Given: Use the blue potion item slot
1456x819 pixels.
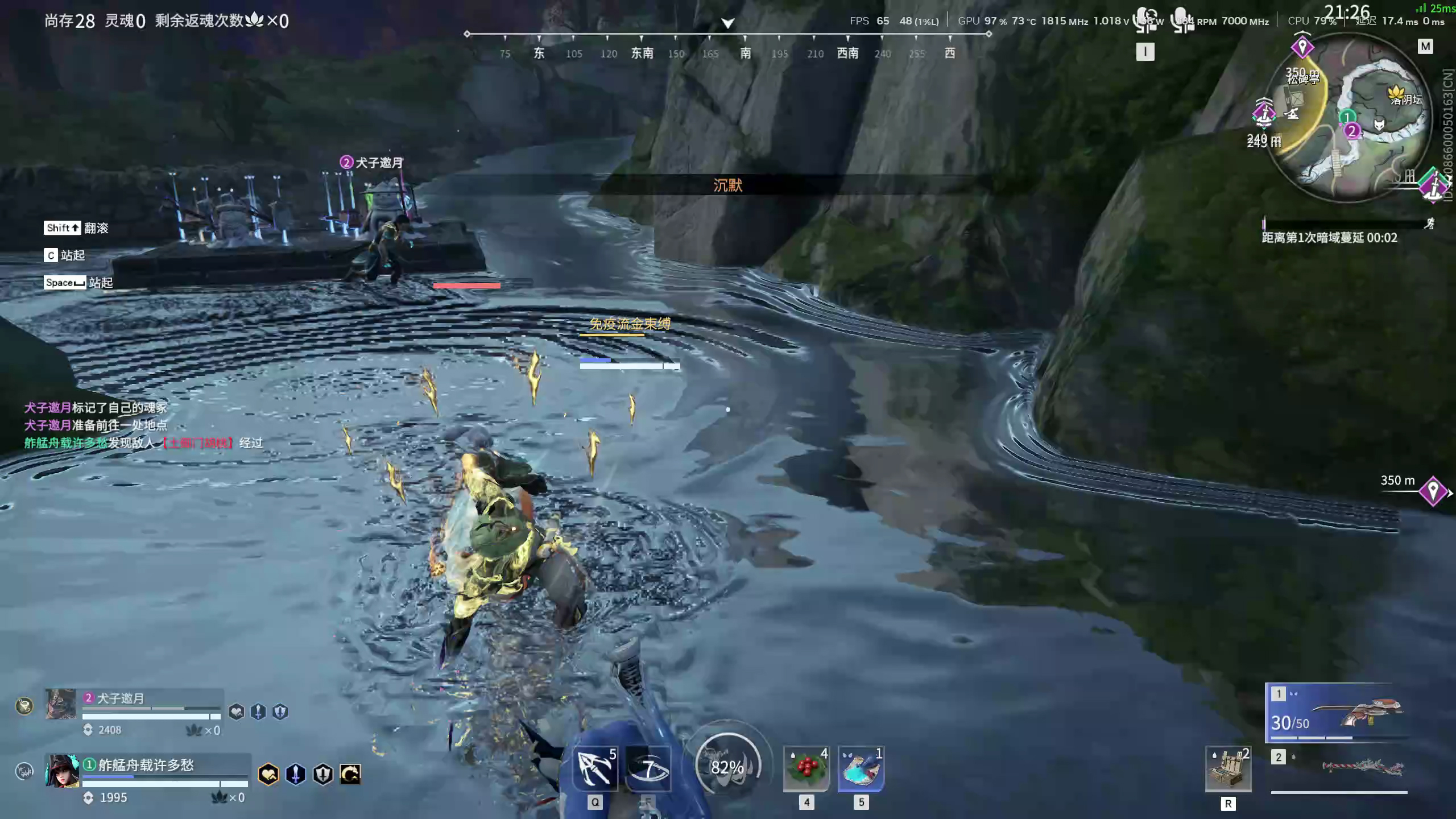Looking at the screenshot, I should tap(861, 769).
